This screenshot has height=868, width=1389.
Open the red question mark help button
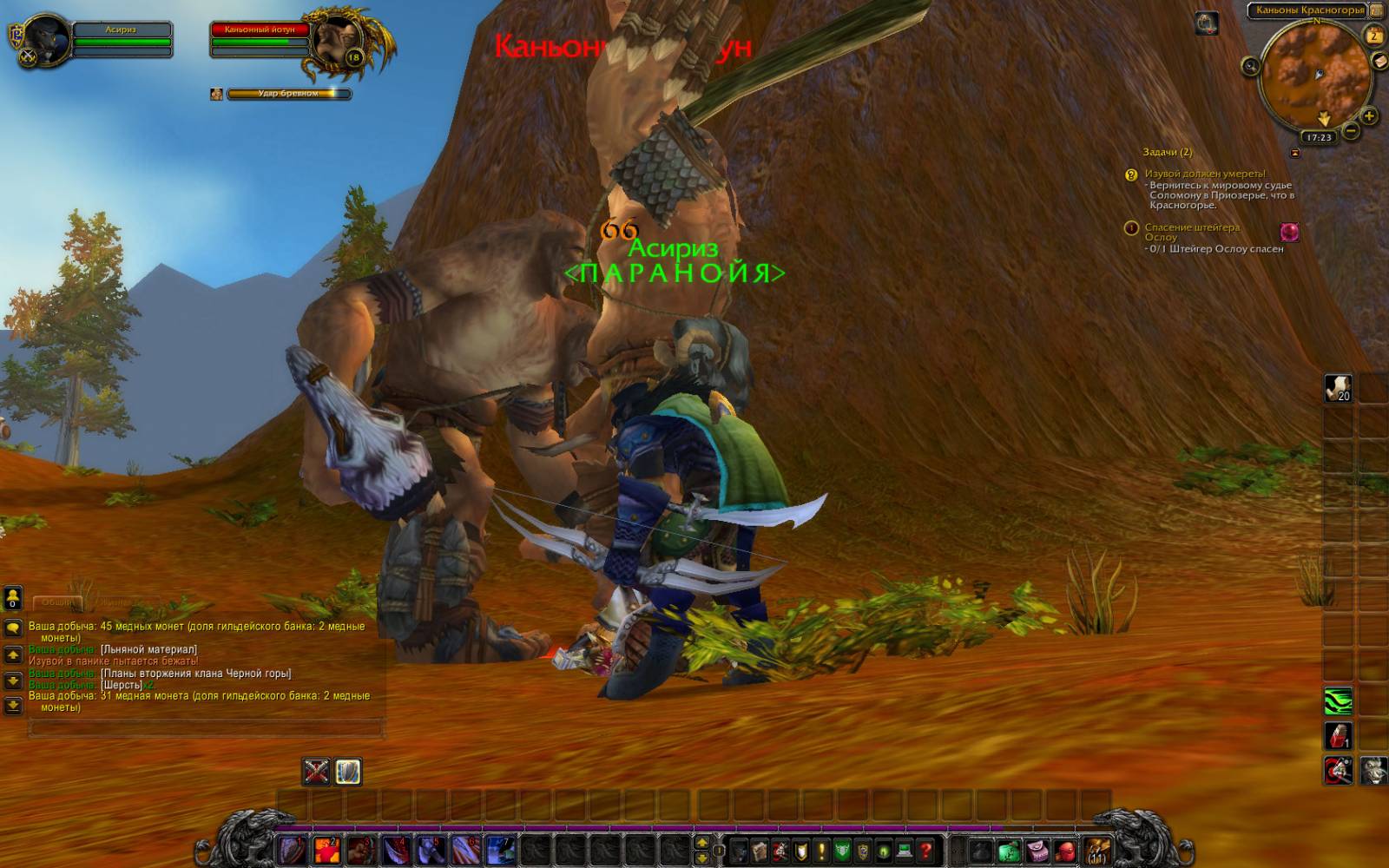point(925,851)
